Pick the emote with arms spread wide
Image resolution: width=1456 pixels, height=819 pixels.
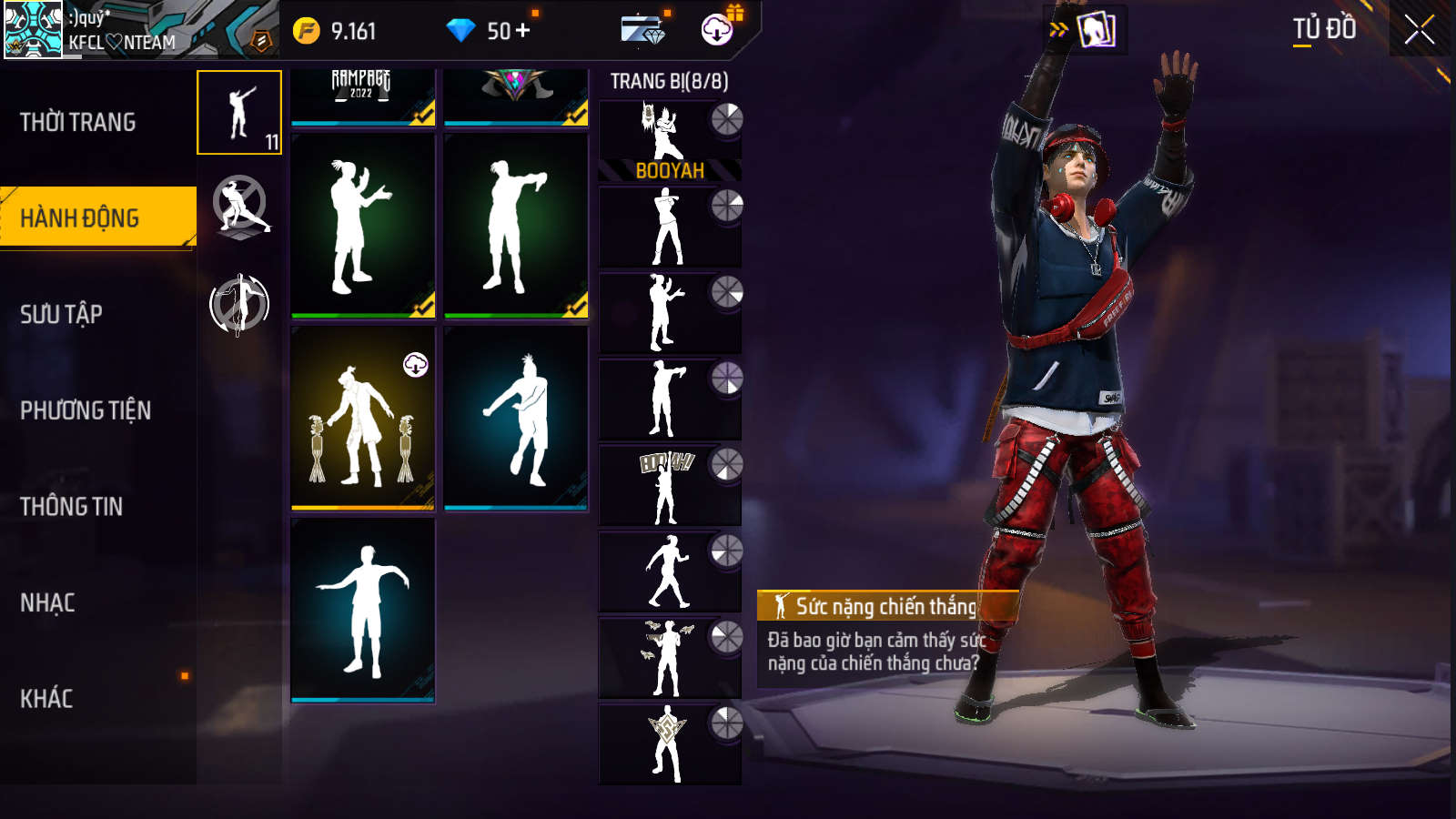tap(362, 610)
